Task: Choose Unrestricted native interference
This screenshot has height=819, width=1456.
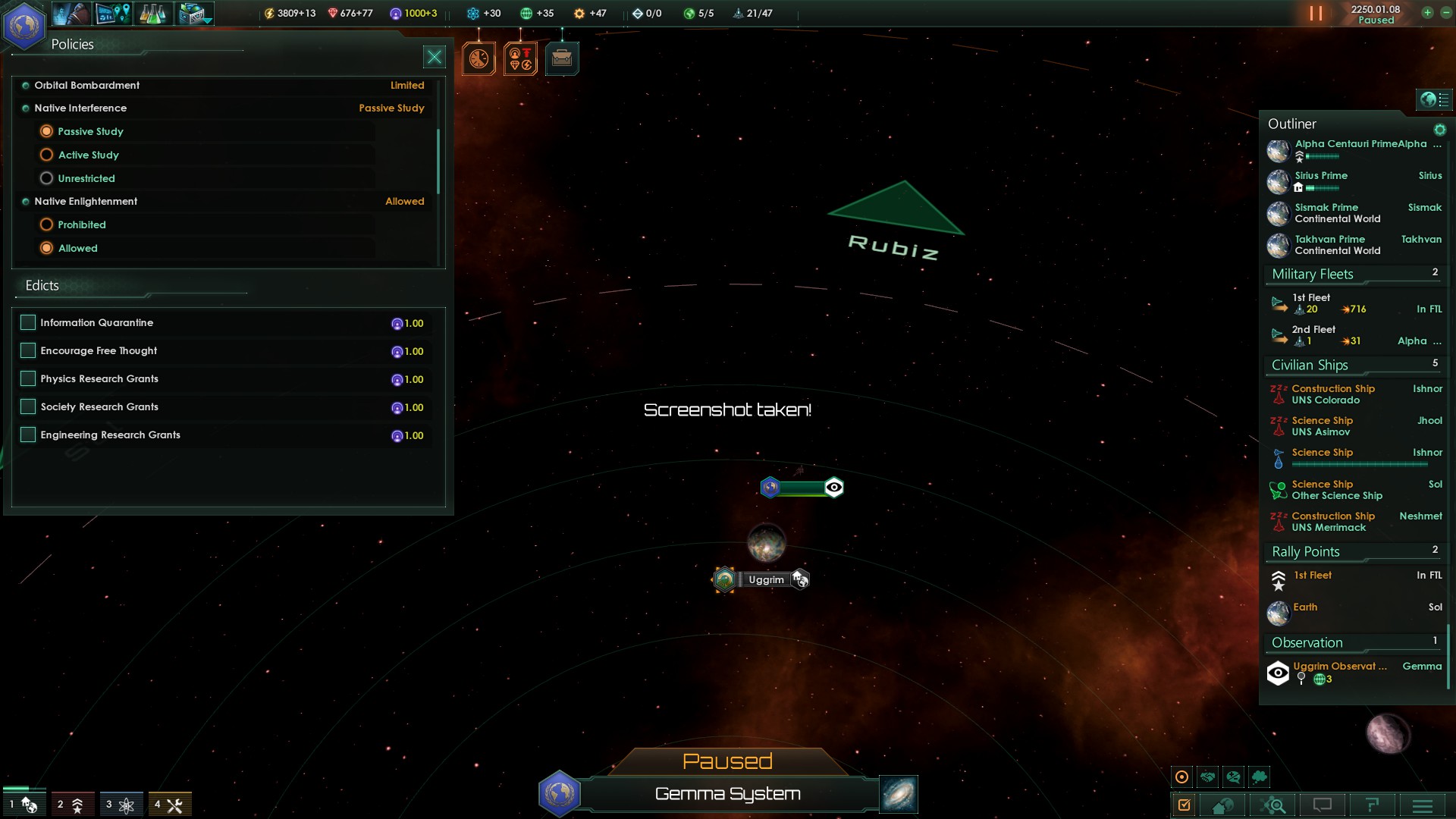Action: 46,178
